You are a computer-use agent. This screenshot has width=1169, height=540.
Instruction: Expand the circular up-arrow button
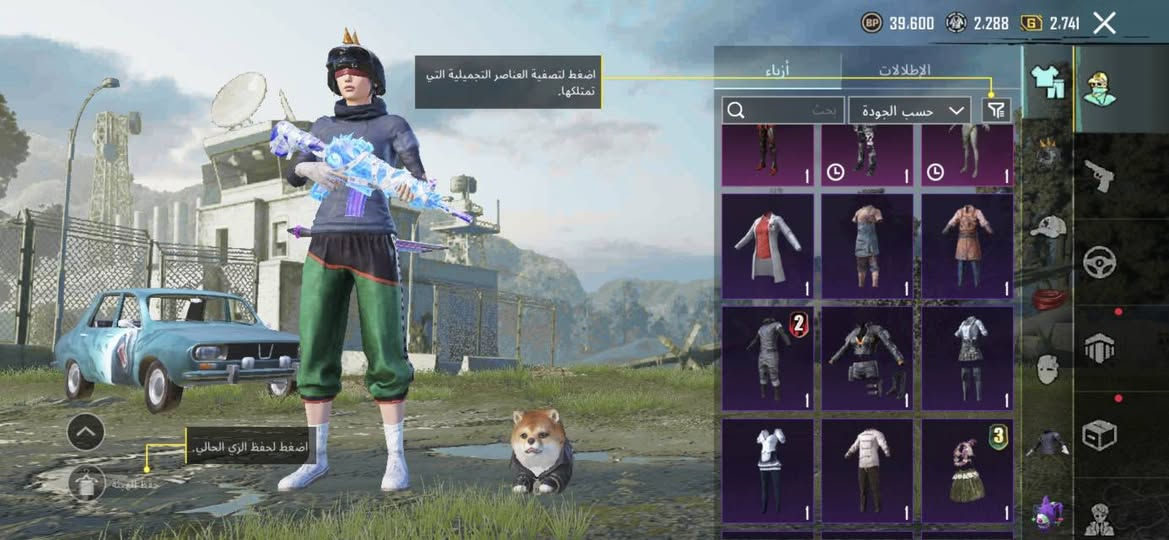coord(86,432)
